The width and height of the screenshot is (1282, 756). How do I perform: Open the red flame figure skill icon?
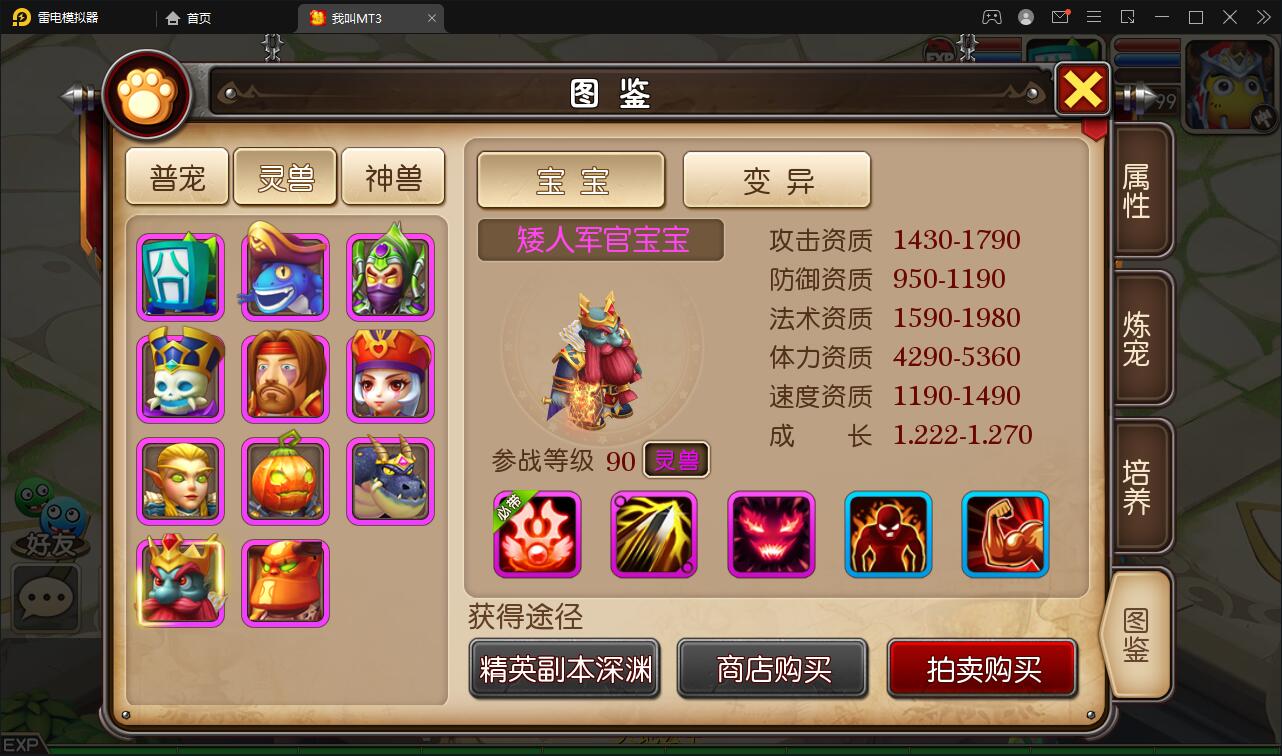(x=888, y=535)
